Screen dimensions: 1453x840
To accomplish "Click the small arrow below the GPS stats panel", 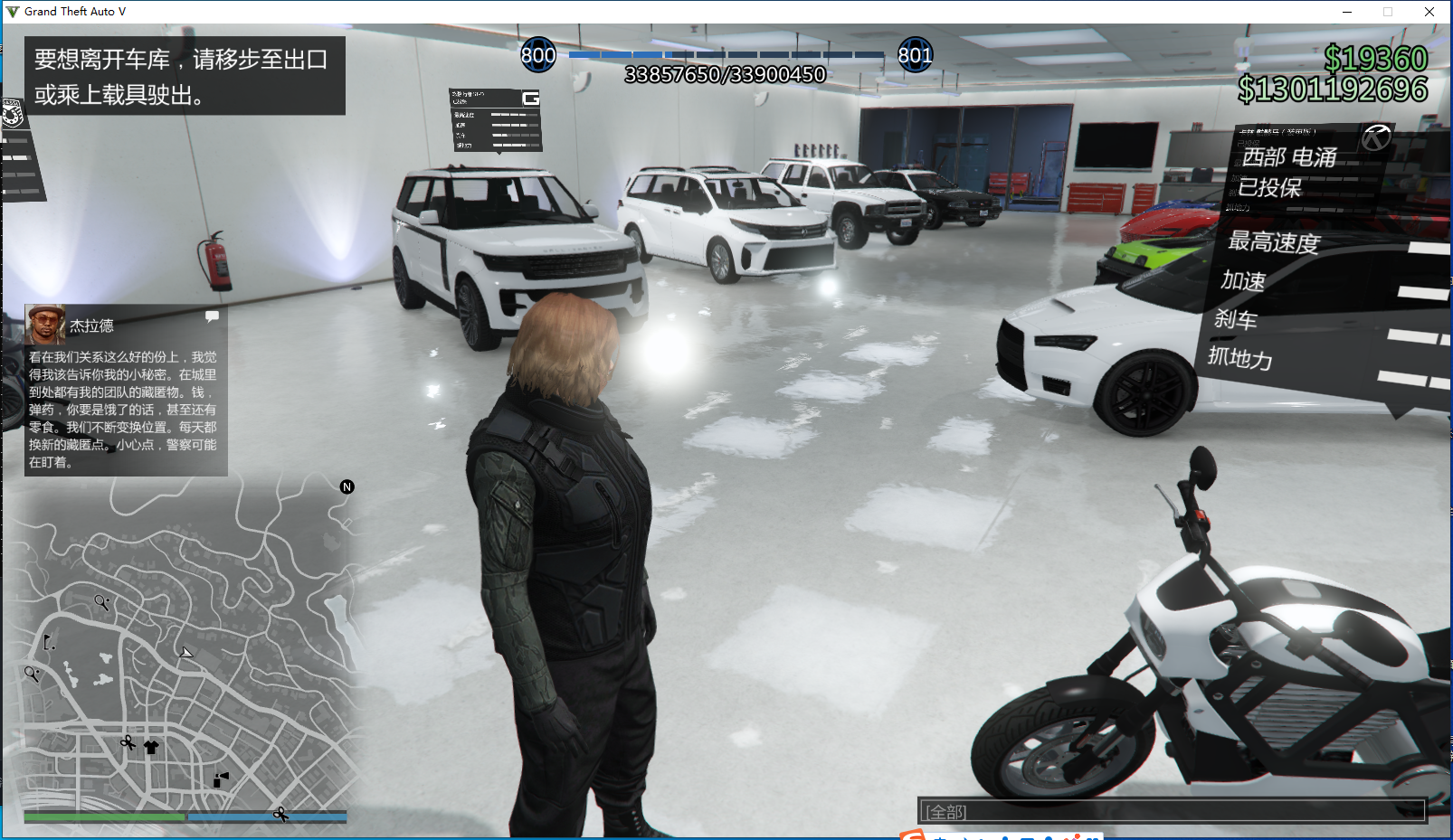I will [499, 153].
